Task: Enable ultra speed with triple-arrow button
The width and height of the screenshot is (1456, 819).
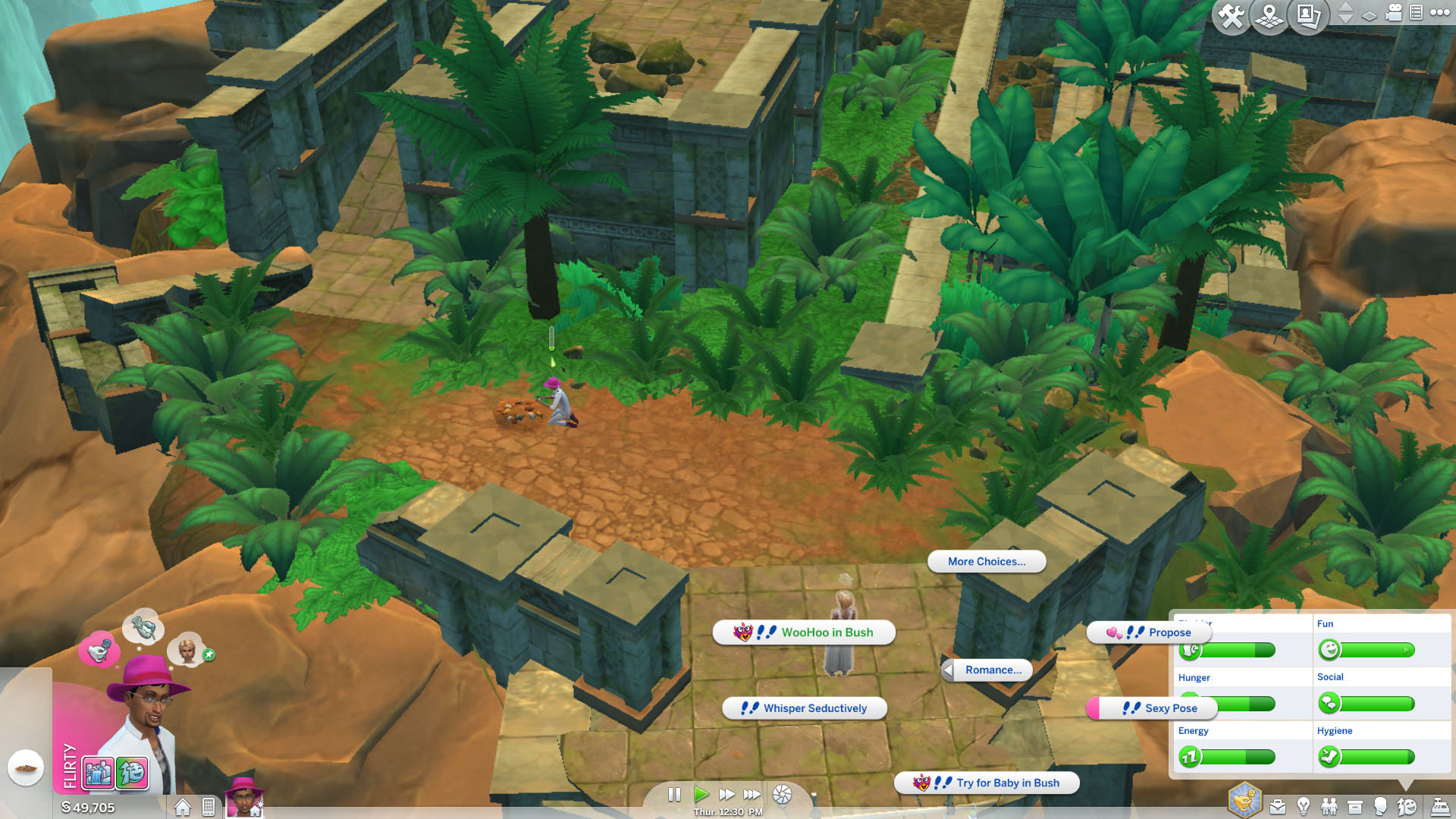Action: [x=752, y=795]
